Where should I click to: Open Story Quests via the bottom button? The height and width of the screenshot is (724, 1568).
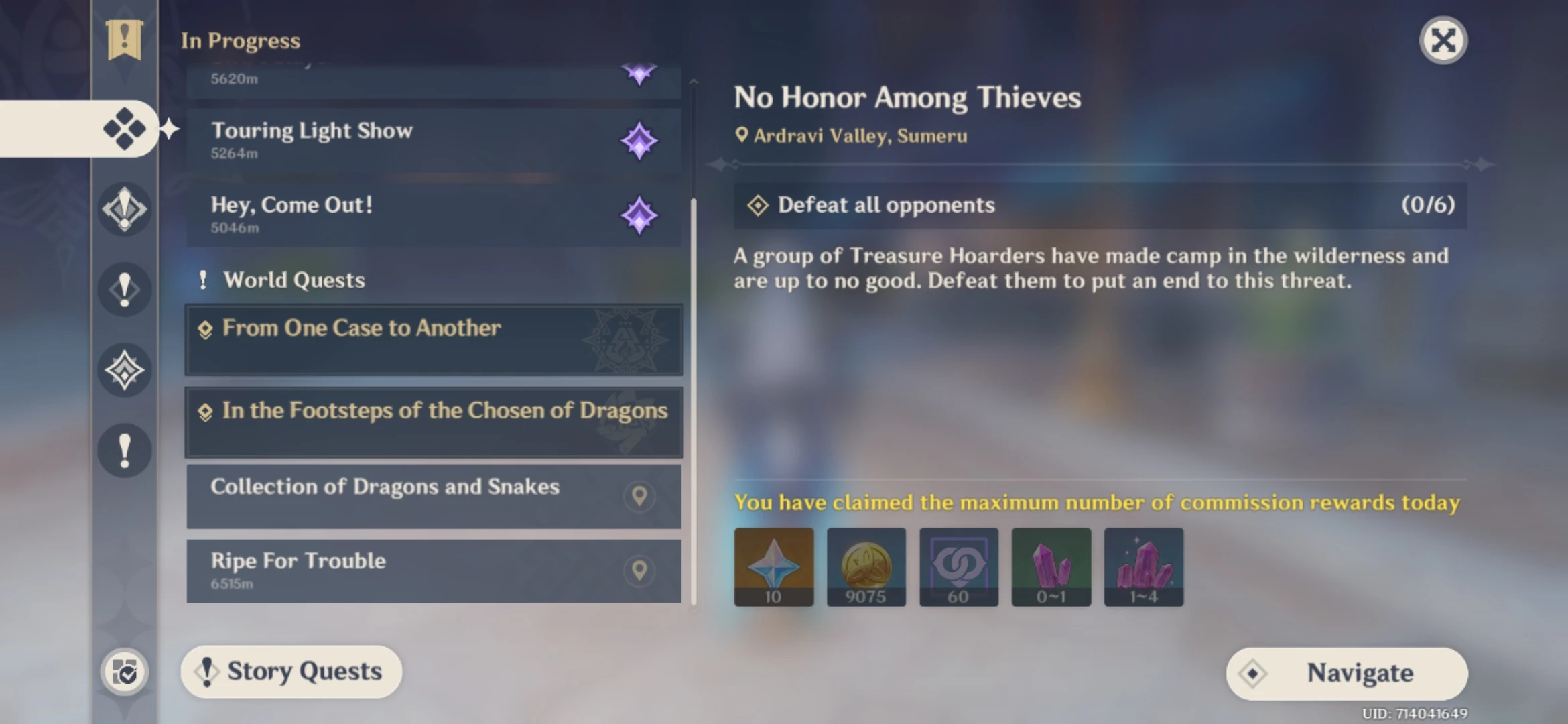click(x=290, y=672)
